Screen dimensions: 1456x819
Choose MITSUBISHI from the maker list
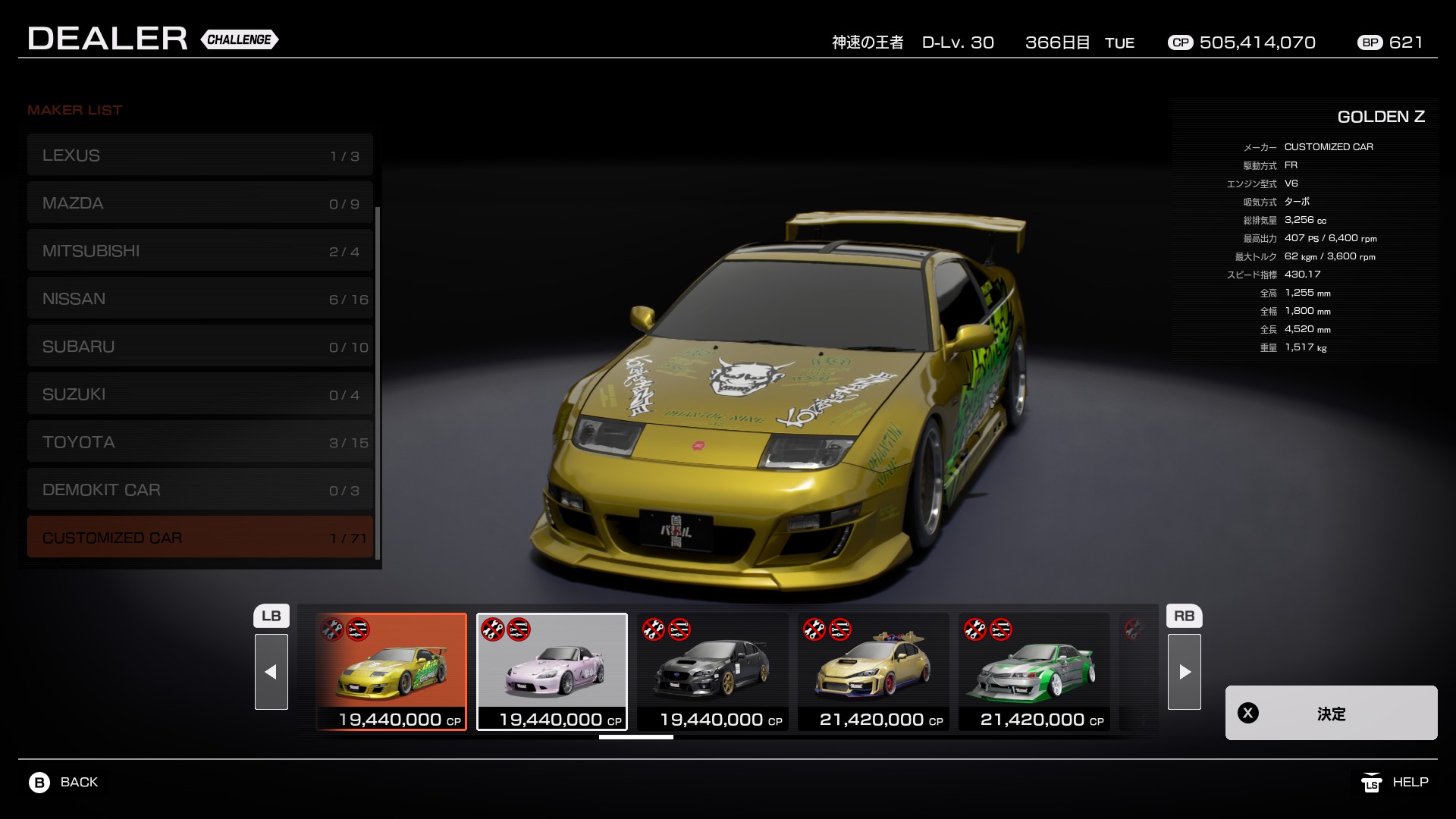click(200, 251)
